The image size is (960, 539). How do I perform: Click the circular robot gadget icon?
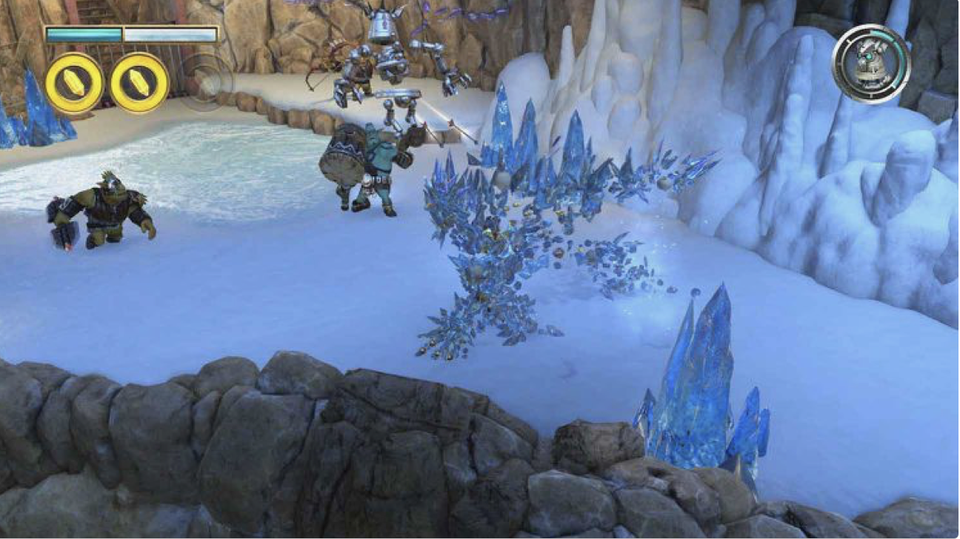(871, 64)
